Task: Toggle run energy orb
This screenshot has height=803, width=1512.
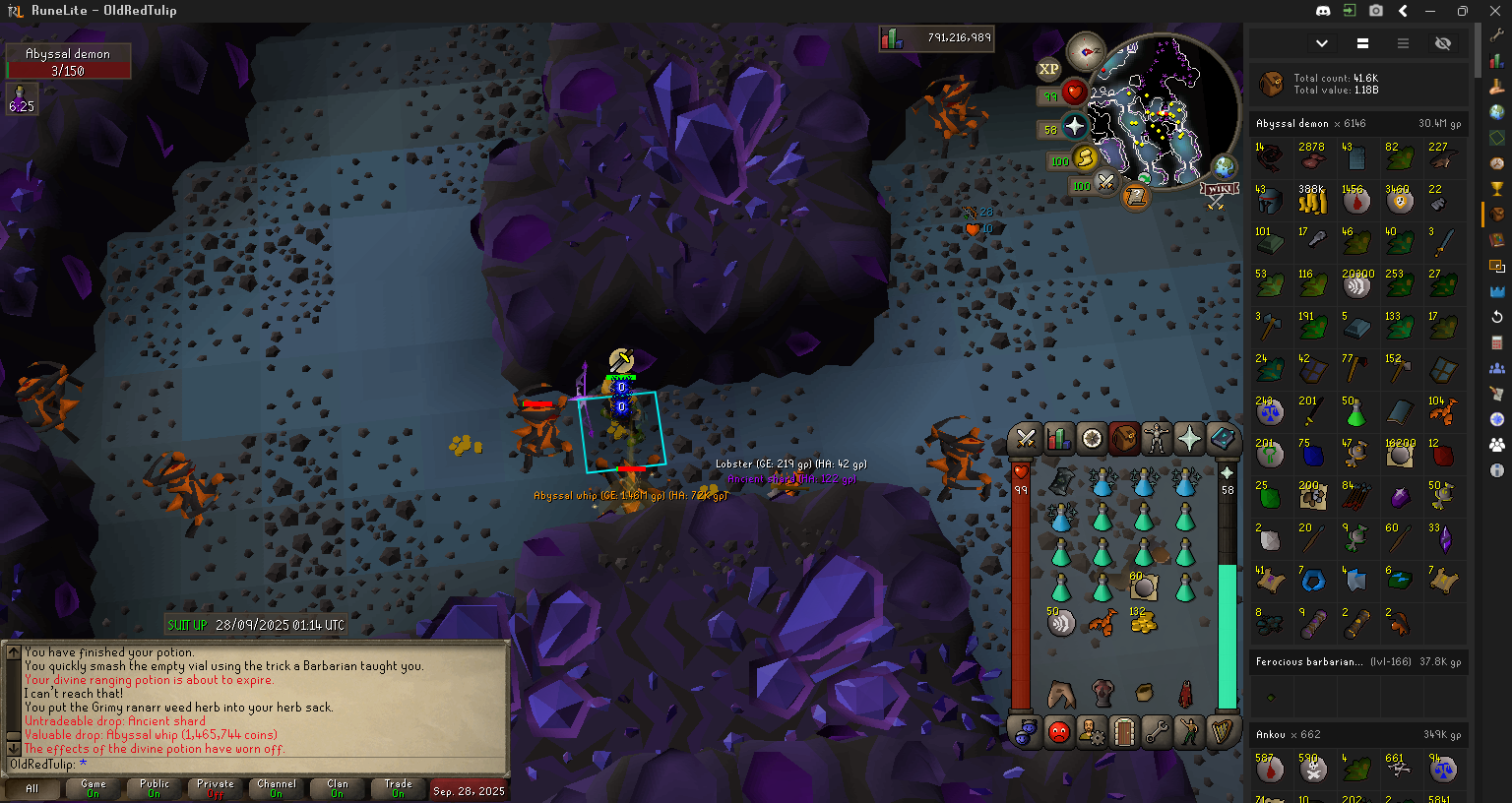Action: click(x=1084, y=158)
